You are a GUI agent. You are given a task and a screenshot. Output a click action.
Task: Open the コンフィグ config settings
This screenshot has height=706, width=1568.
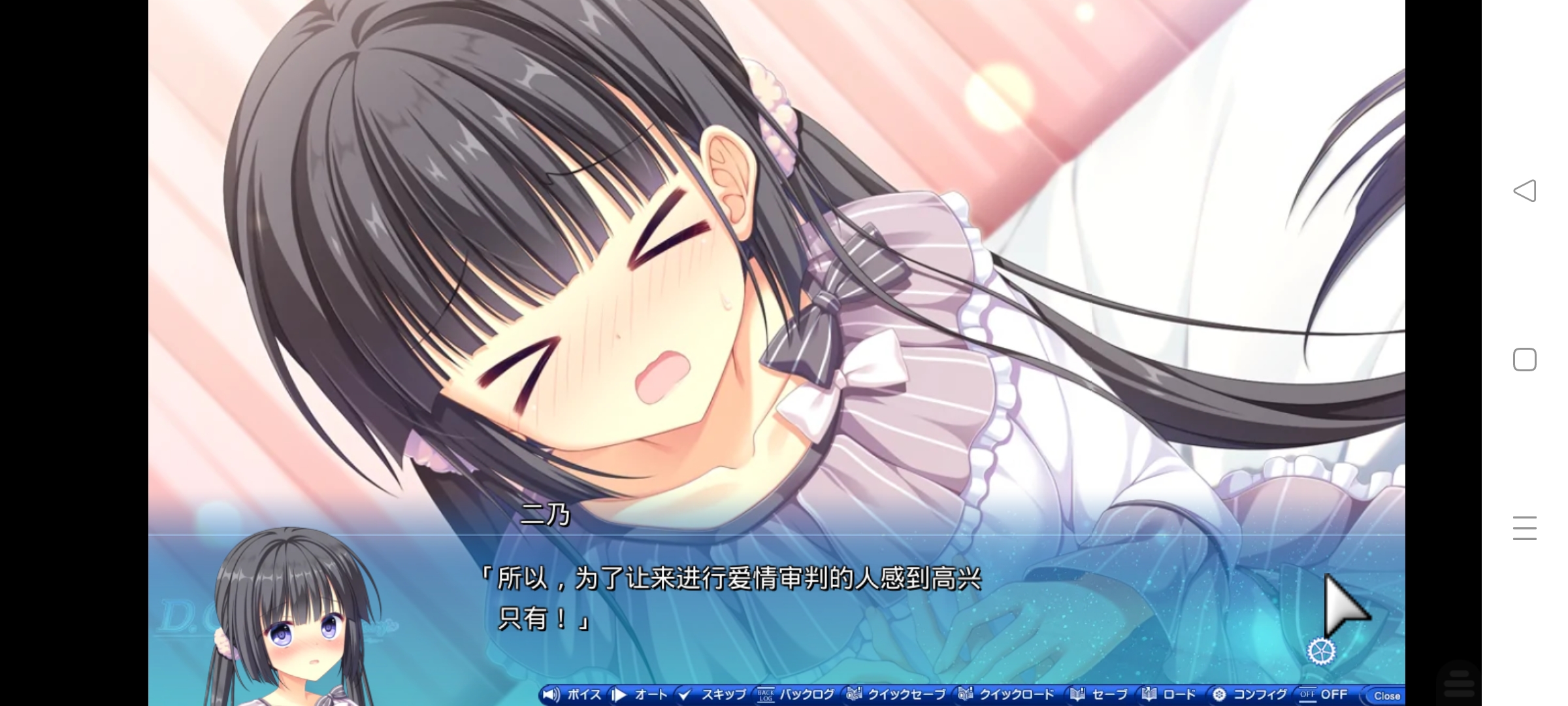1250,694
